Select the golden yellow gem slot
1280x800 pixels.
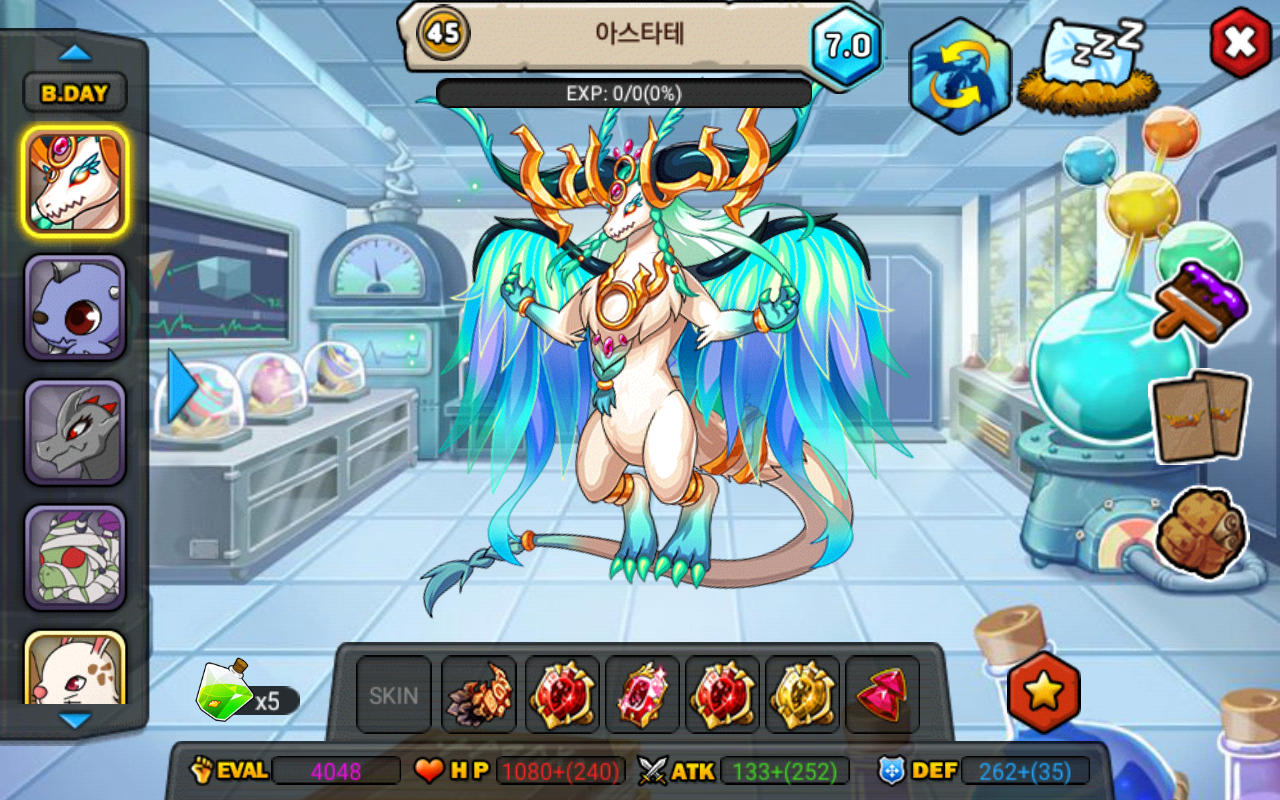(802, 695)
